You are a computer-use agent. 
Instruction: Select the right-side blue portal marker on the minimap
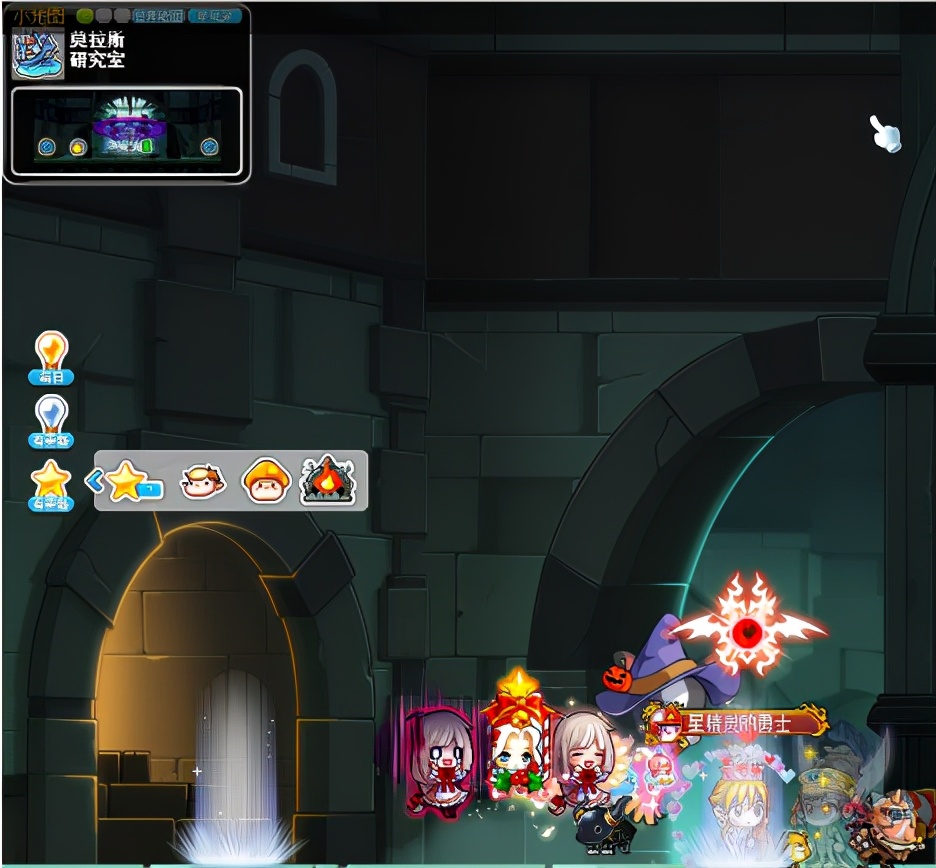tap(209, 147)
